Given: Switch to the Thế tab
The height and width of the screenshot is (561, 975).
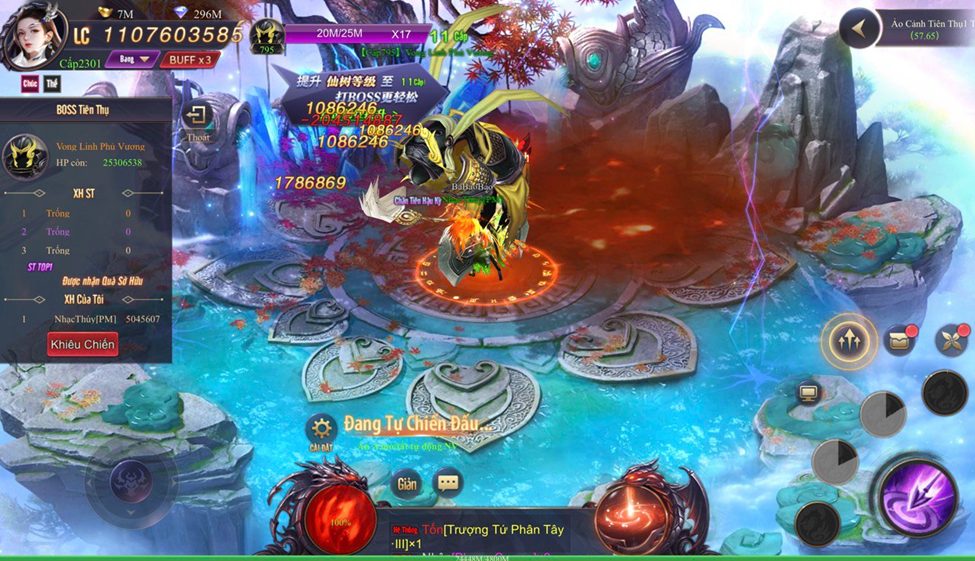Looking at the screenshot, I should (53, 83).
